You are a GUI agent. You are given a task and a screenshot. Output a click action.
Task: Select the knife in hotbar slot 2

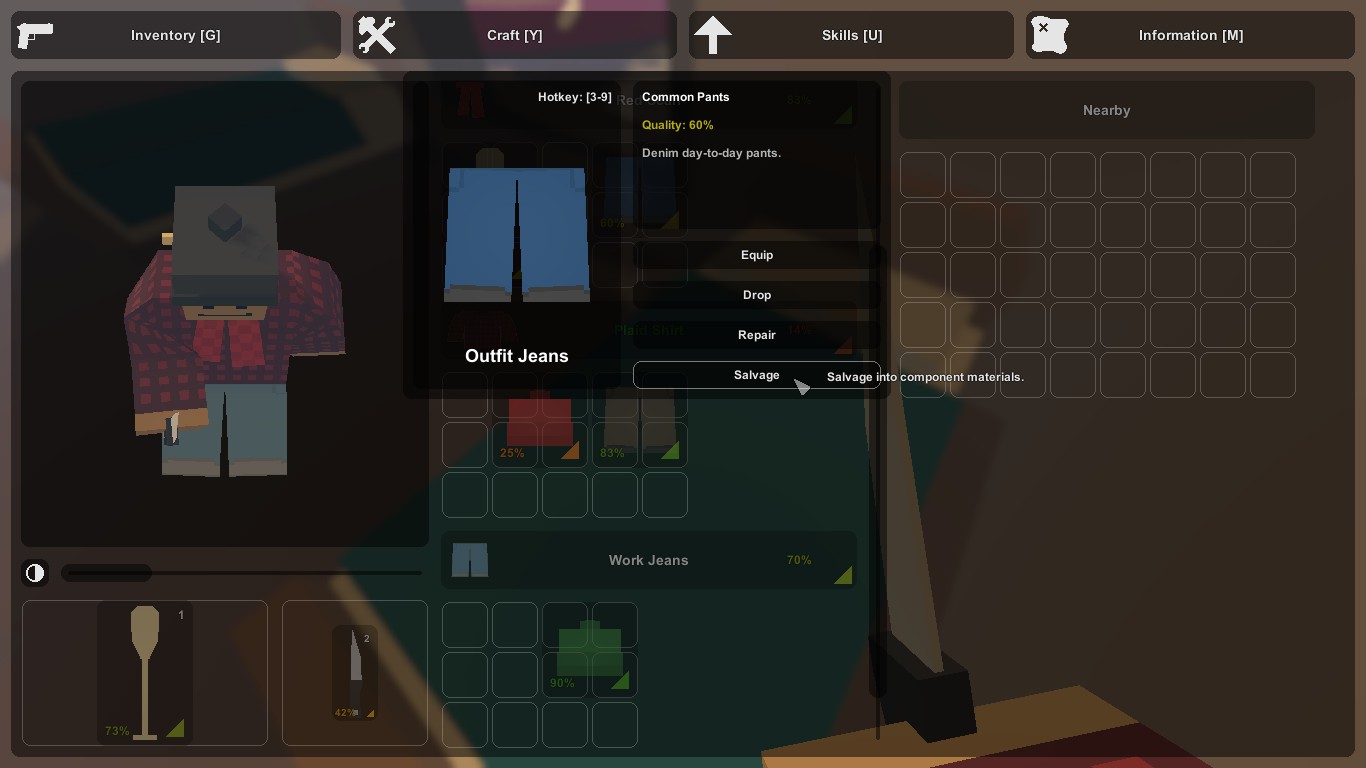pyautogui.click(x=354, y=673)
